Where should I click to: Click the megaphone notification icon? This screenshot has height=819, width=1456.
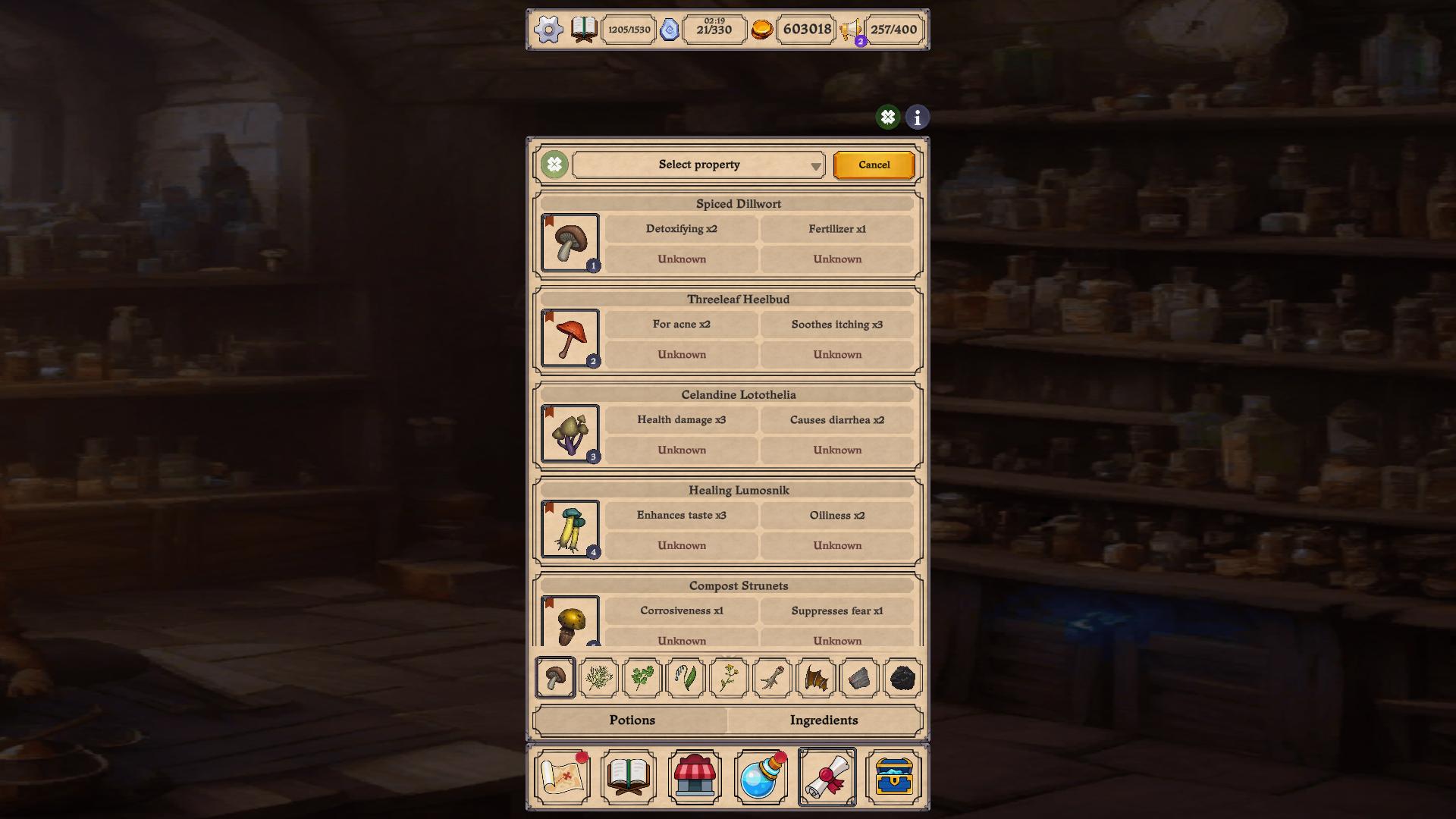tap(851, 30)
